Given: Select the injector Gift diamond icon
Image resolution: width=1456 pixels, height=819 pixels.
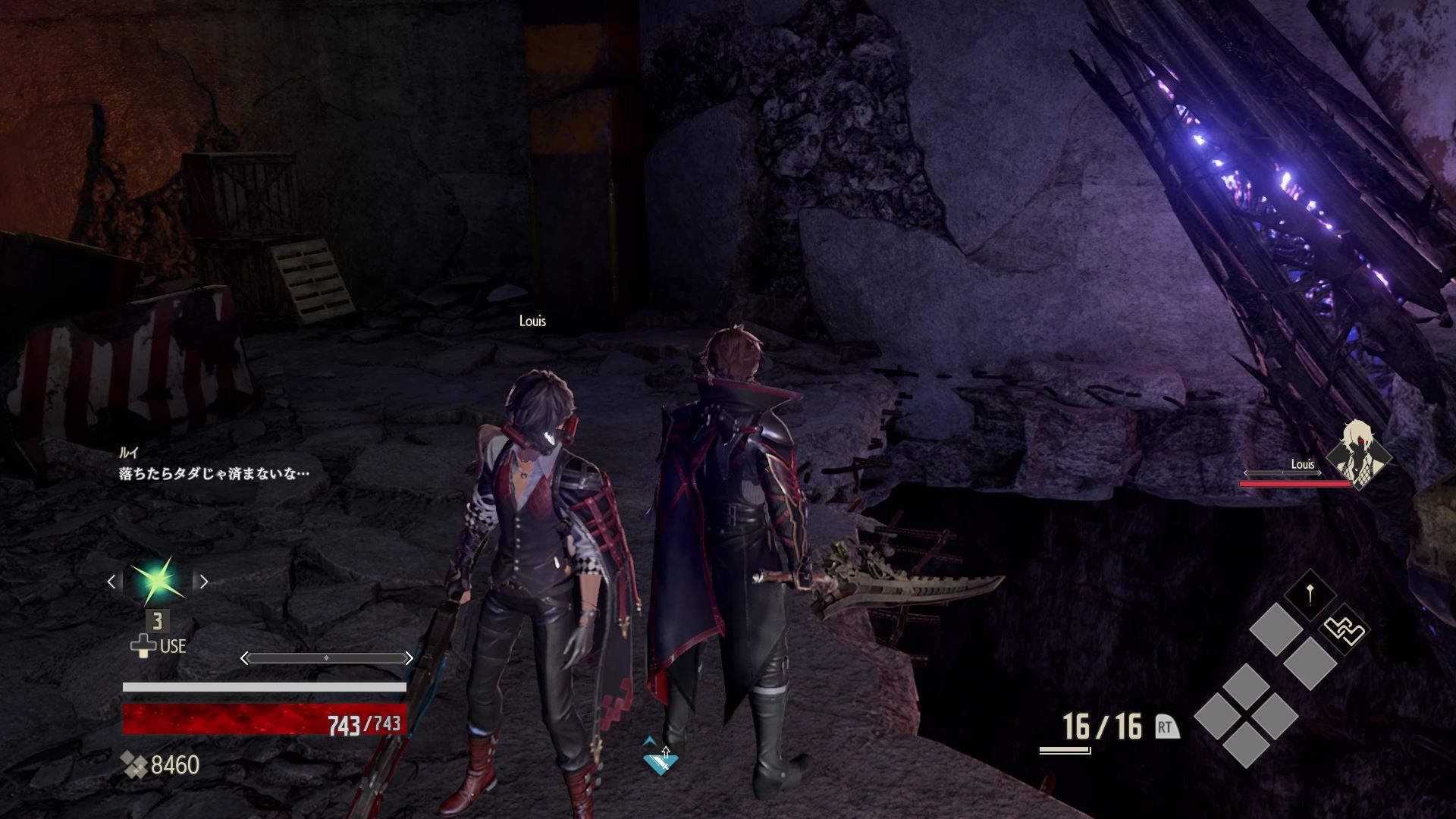Looking at the screenshot, I should pos(1310,593).
